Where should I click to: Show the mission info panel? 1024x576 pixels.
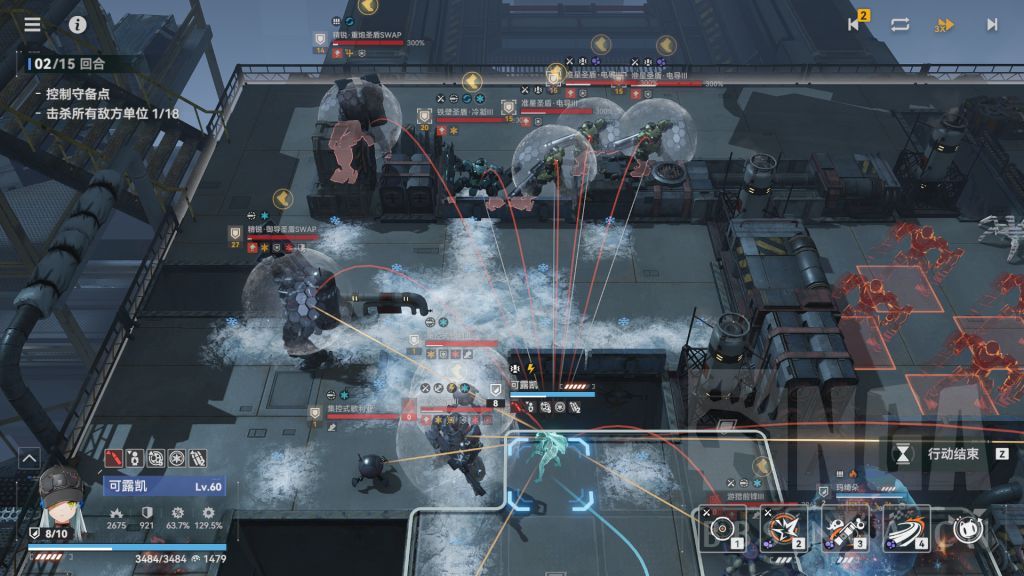coord(78,25)
